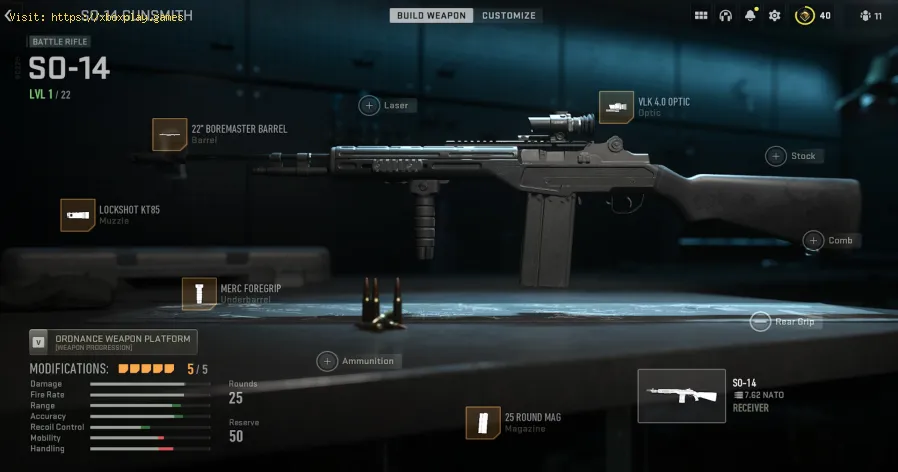
Task: Open the grid menu icon
Action: (x=701, y=16)
